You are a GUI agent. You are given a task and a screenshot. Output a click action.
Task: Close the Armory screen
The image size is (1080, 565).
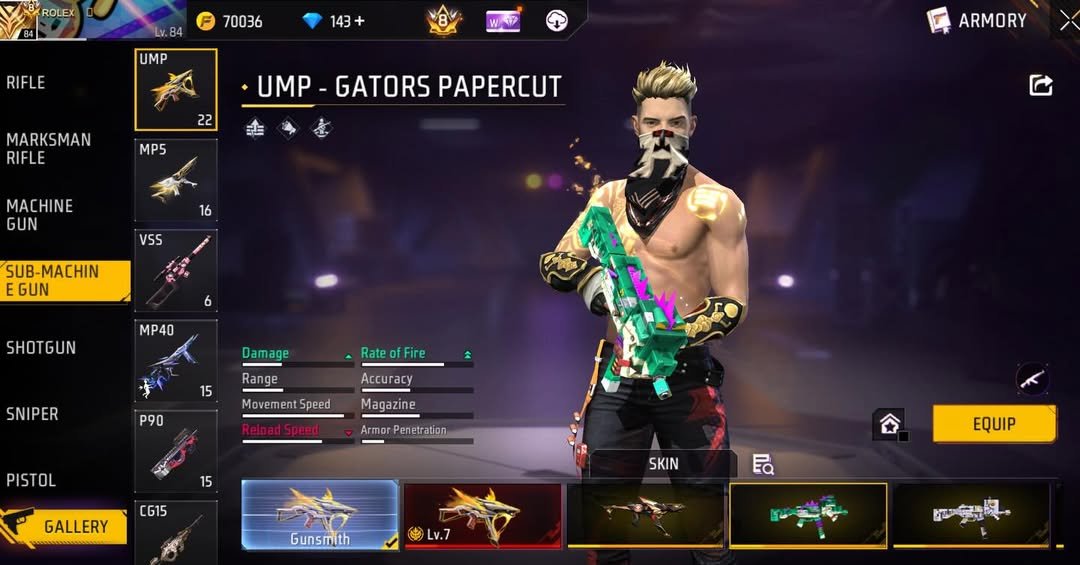coord(1068,21)
